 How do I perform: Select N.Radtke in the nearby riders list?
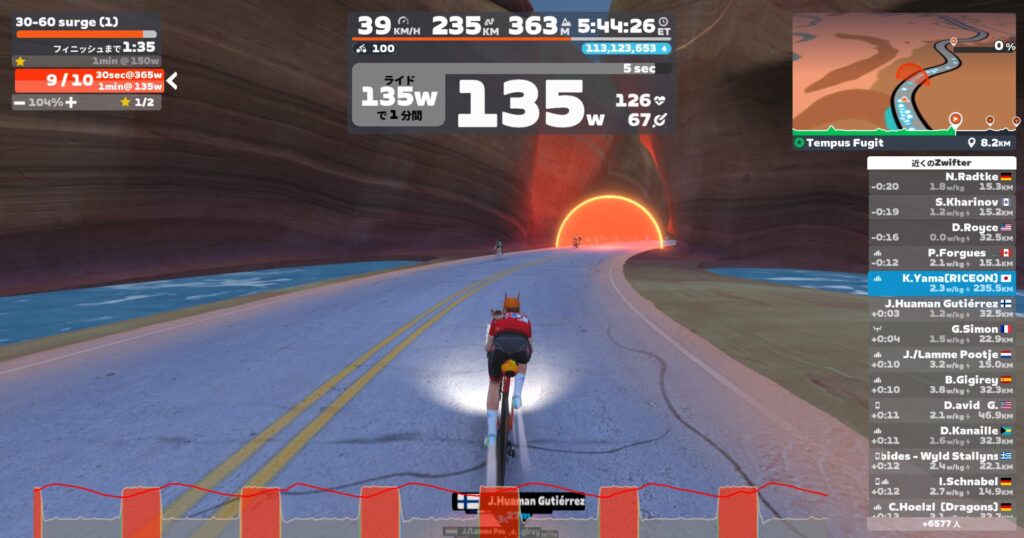click(941, 181)
